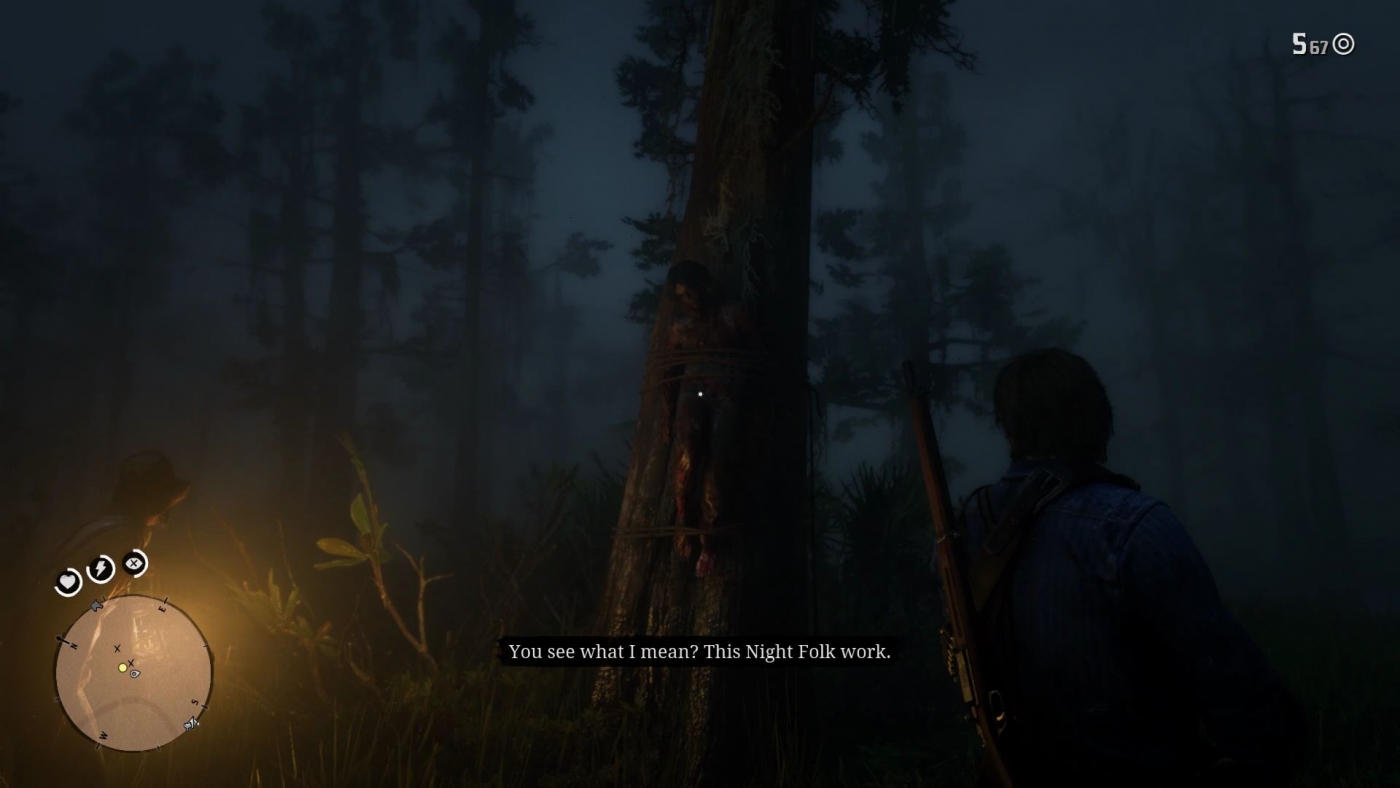Click the E compass letter on the minimap
1400x788 pixels.
point(162,608)
